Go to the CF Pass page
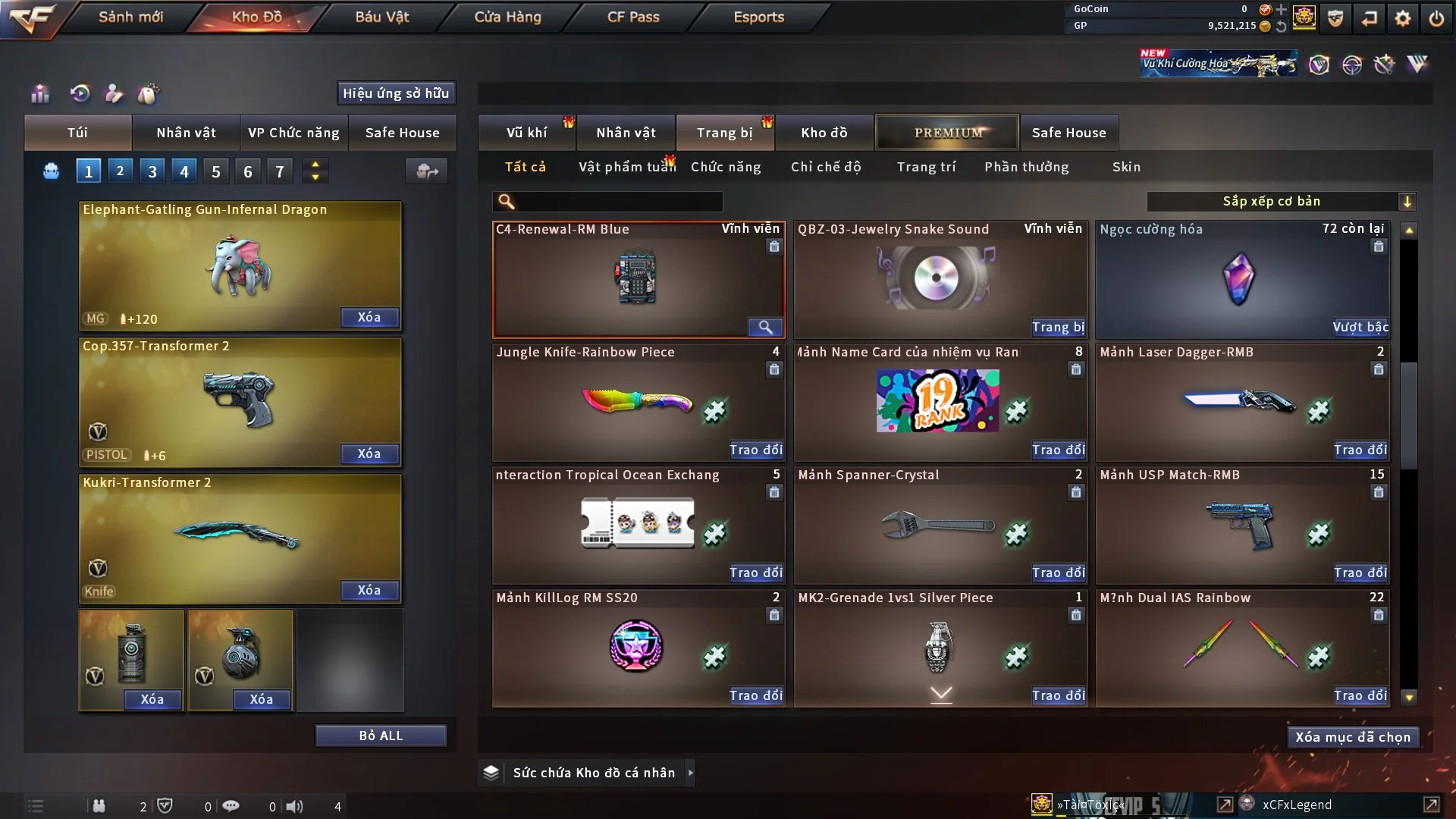 633,17
